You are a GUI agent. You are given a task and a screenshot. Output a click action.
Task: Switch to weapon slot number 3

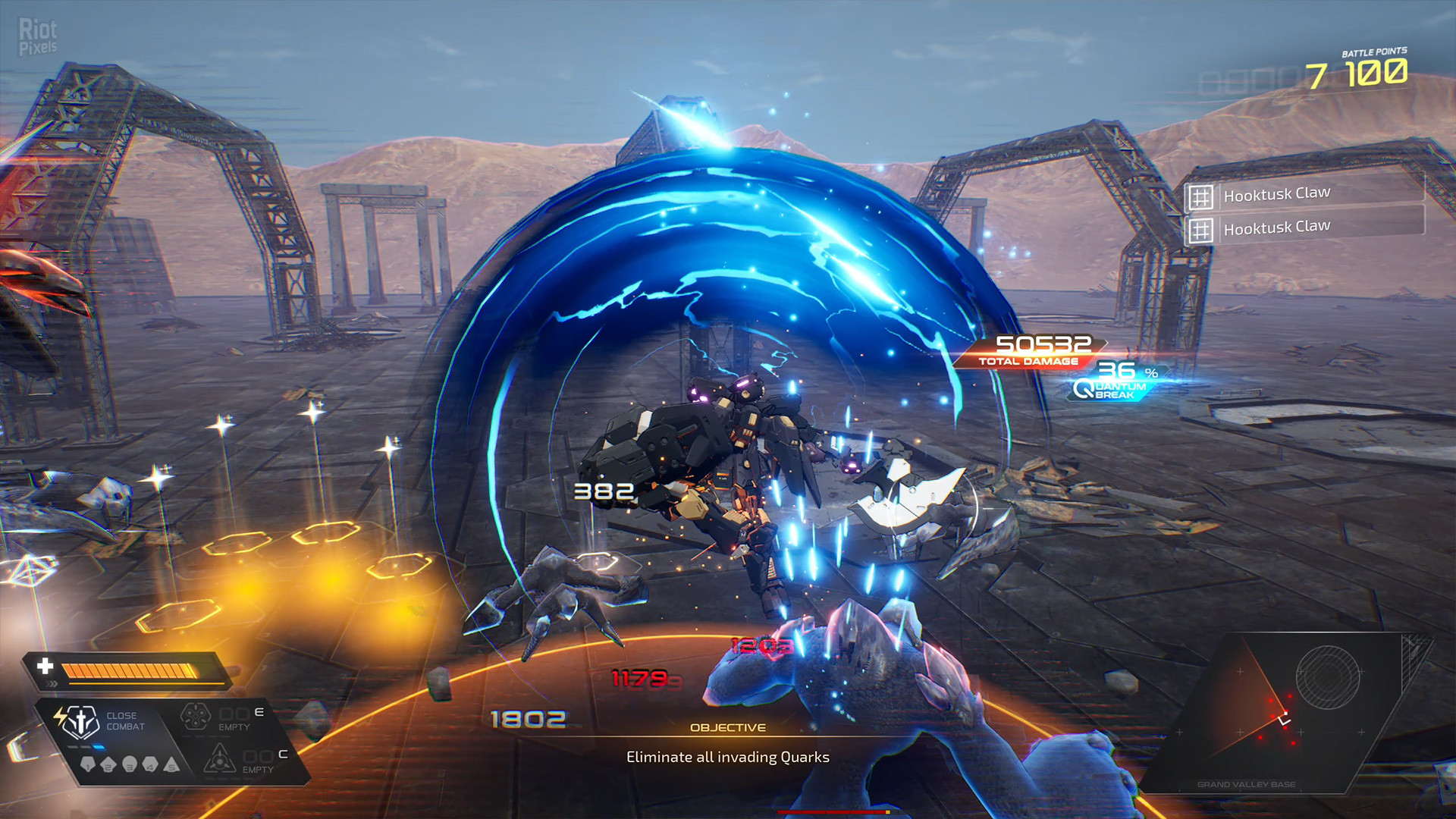(130, 764)
